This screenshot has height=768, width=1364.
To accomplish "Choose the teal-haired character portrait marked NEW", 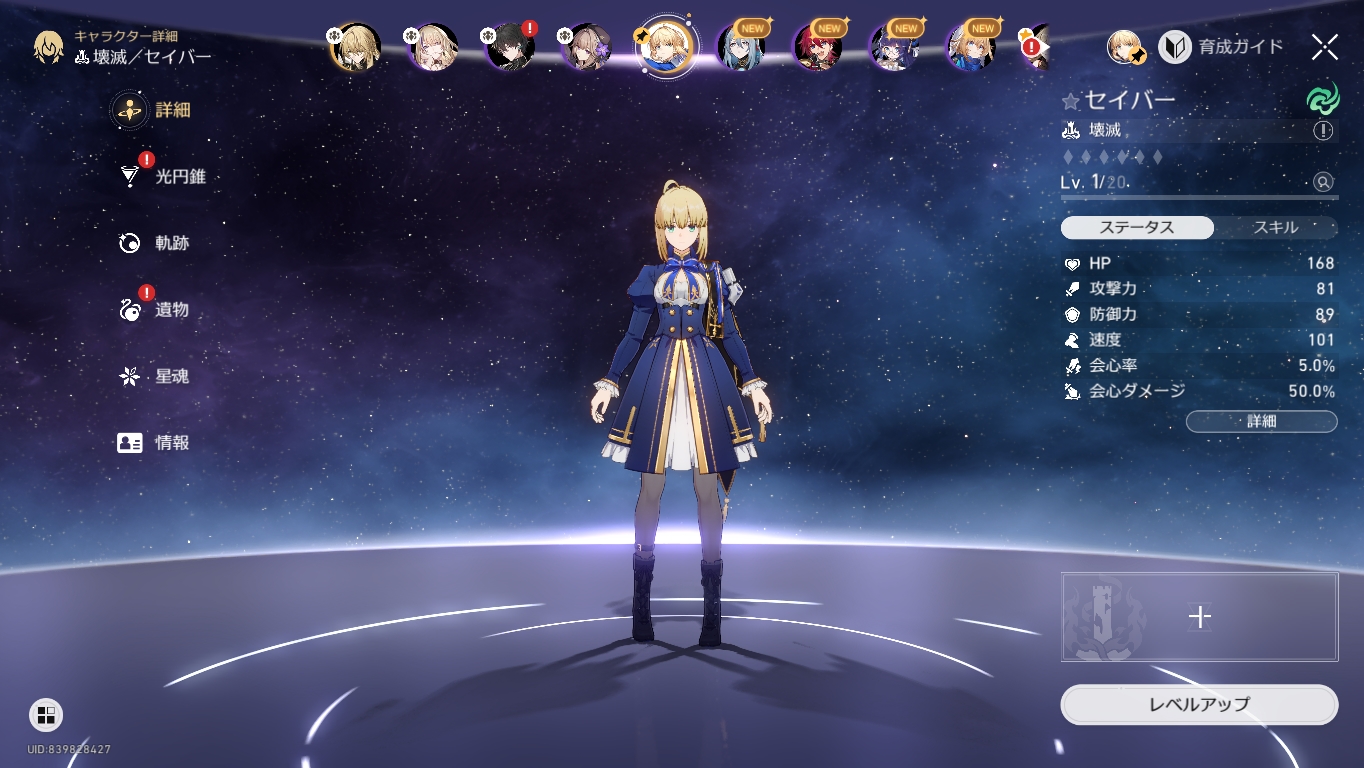I will [740, 47].
